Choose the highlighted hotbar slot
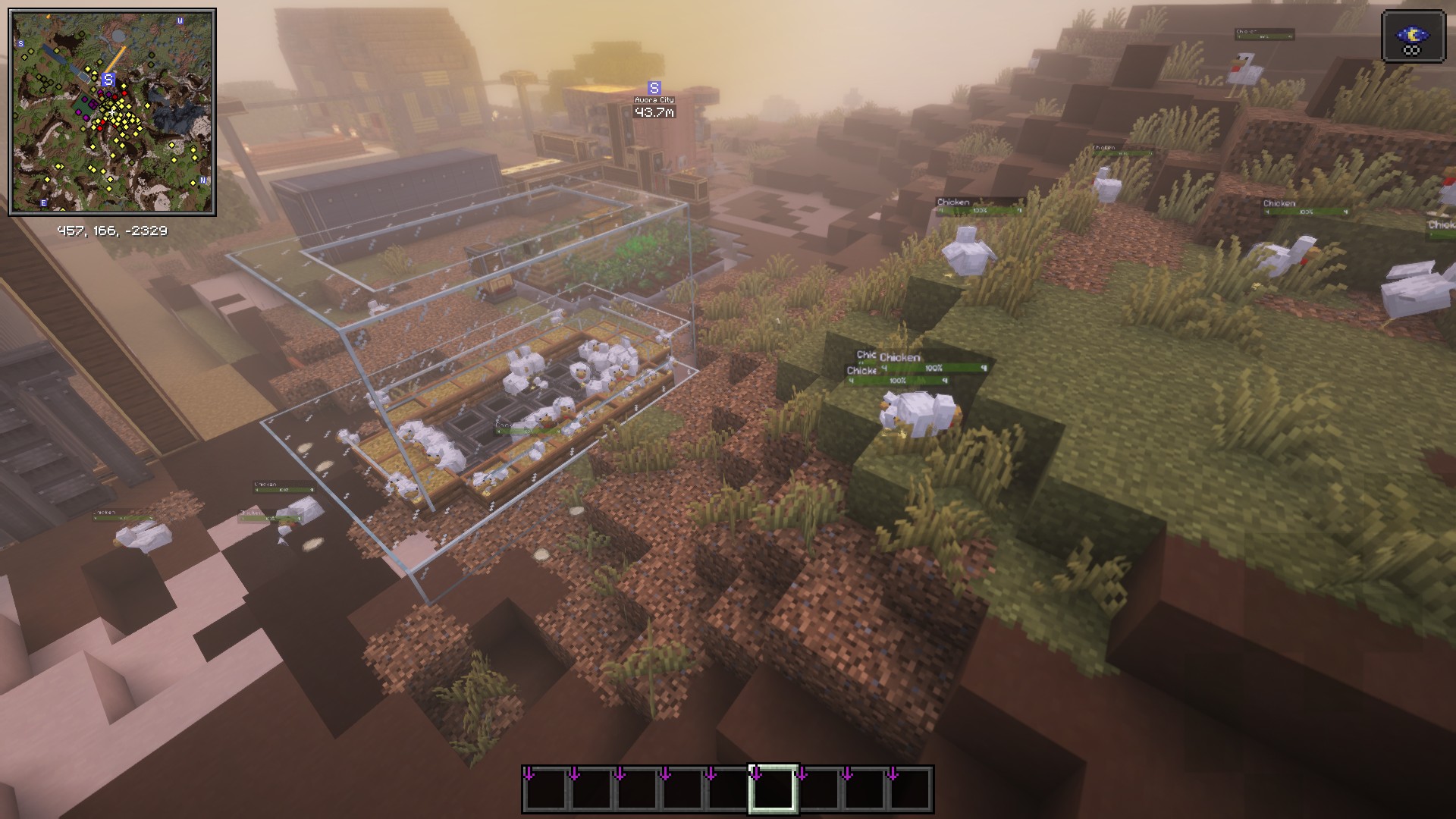 pyautogui.click(x=773, y=789)
